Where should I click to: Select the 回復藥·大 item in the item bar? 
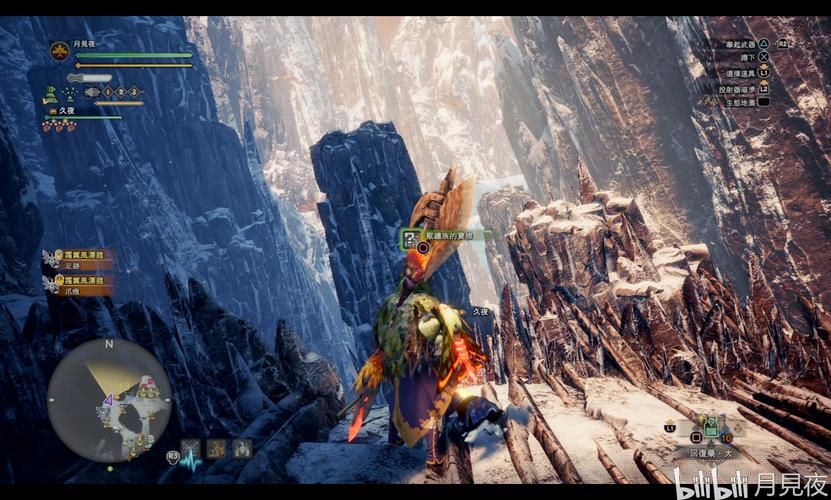pos(712,426)
